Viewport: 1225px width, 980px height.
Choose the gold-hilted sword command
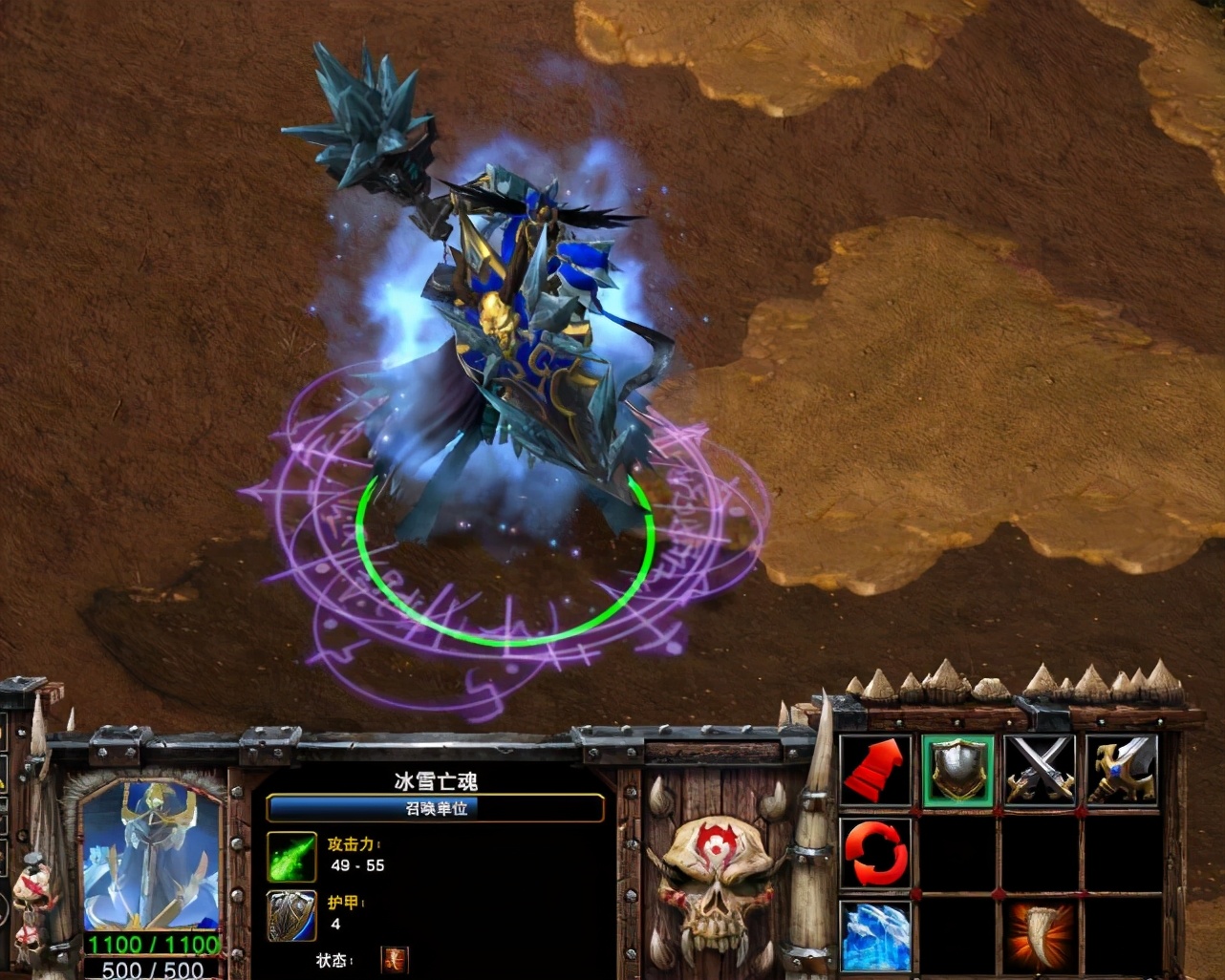pos(1122,770)
